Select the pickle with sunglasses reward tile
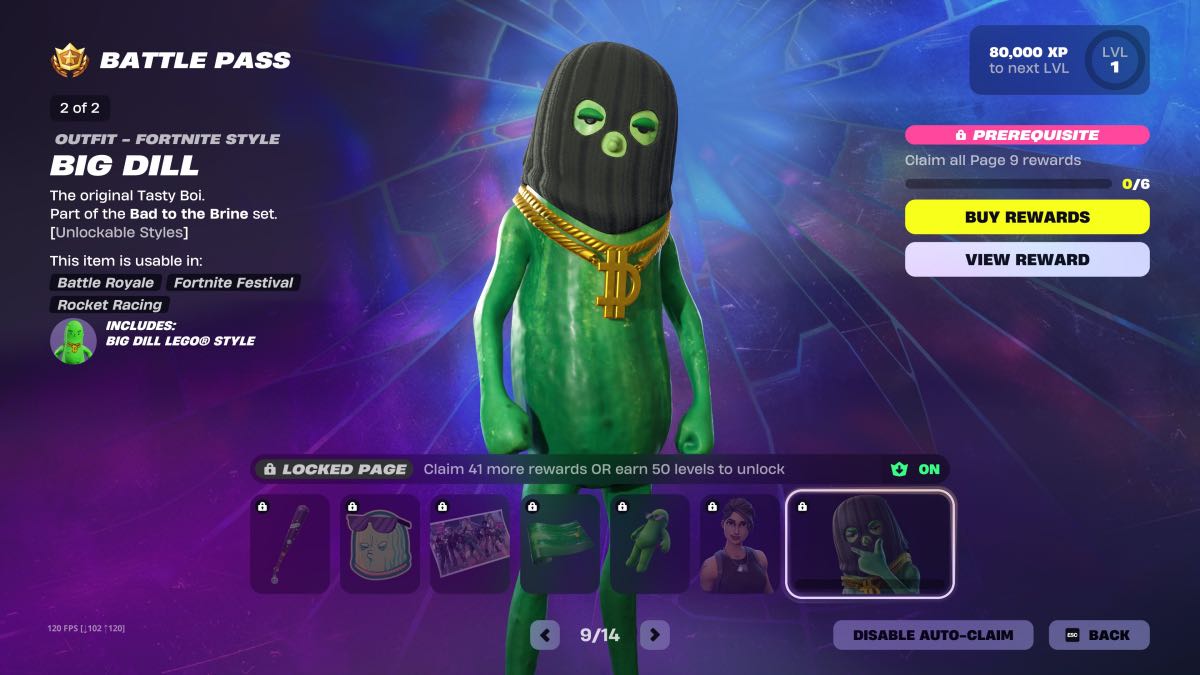This screenshot has height=675, width=1200. [x=379, y=543]
